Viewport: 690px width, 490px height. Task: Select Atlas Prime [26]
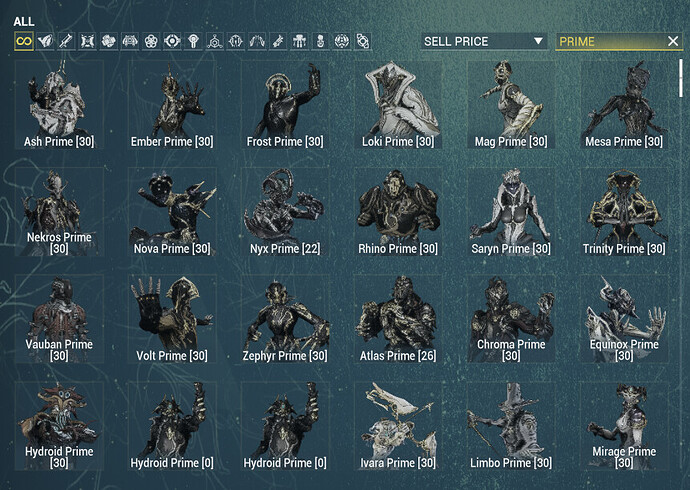pyautogui.click(x=398, y=320)
